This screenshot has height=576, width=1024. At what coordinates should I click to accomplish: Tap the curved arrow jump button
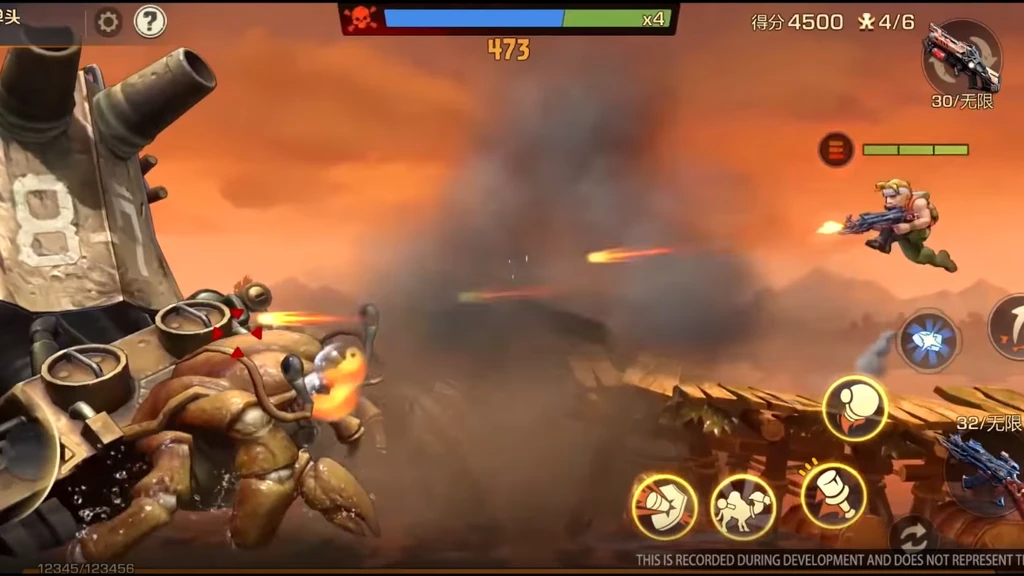pos(1010,327)
